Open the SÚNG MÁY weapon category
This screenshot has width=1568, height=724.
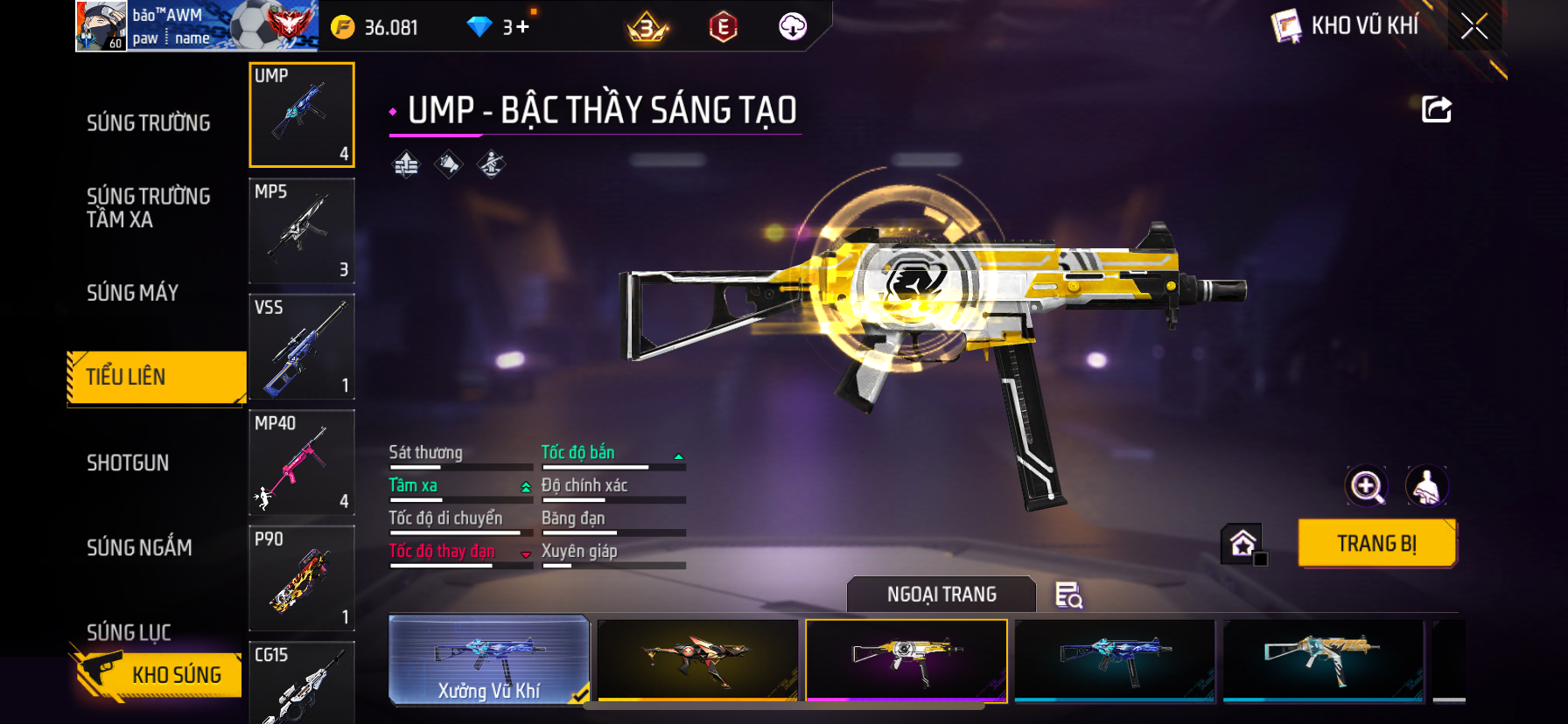click(x=133, y=293)
